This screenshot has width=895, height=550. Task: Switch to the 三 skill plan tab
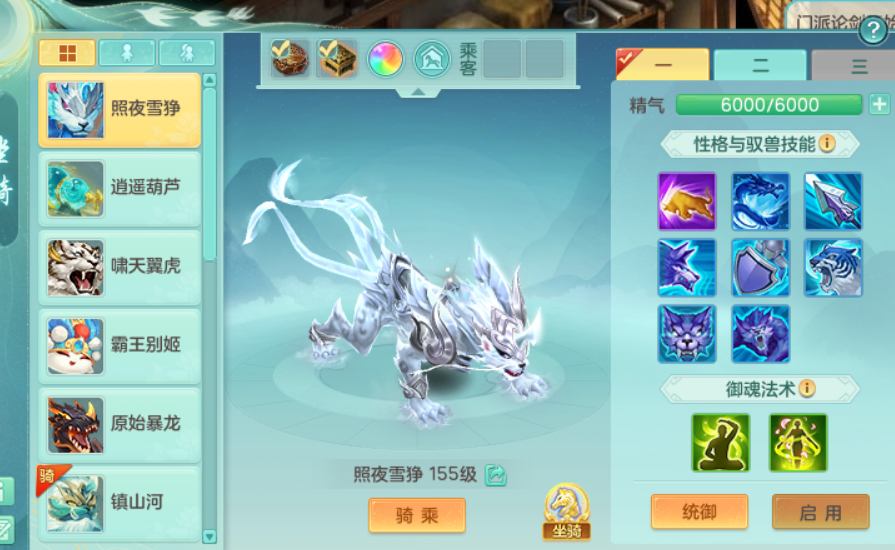857,66
